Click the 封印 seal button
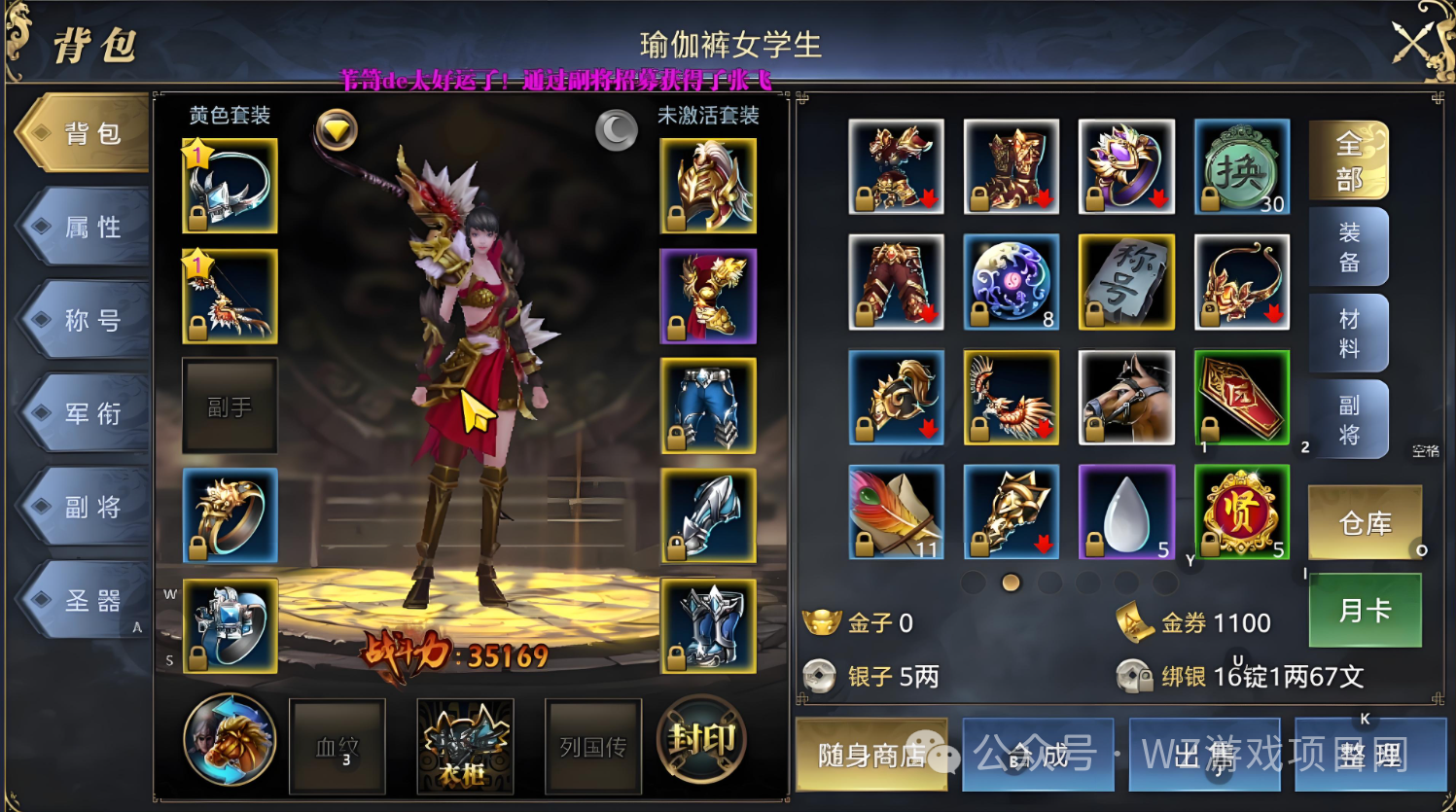 [702, 741]
